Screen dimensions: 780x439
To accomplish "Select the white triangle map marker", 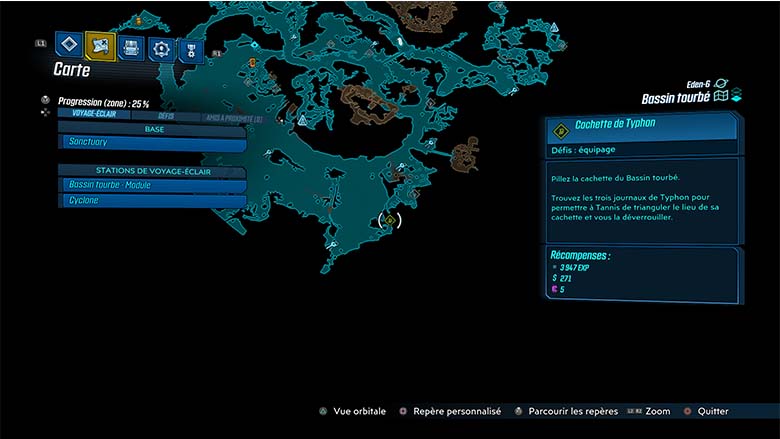I will click(x=302, y=120).
